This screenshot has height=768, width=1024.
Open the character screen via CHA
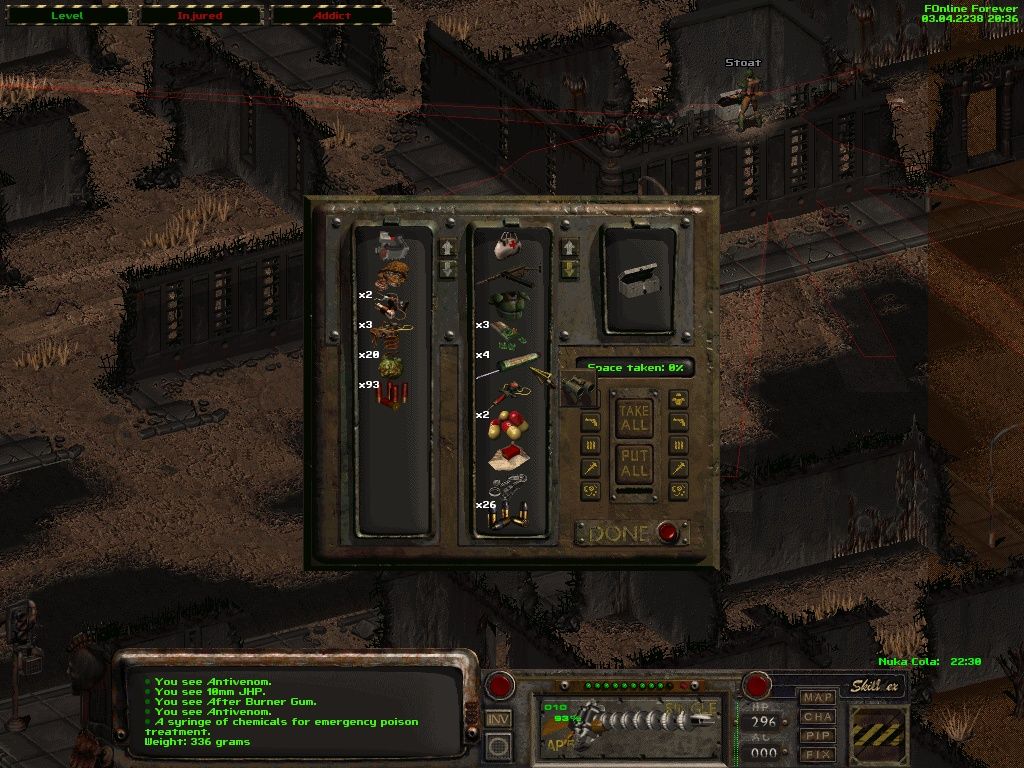coord(818,716)
